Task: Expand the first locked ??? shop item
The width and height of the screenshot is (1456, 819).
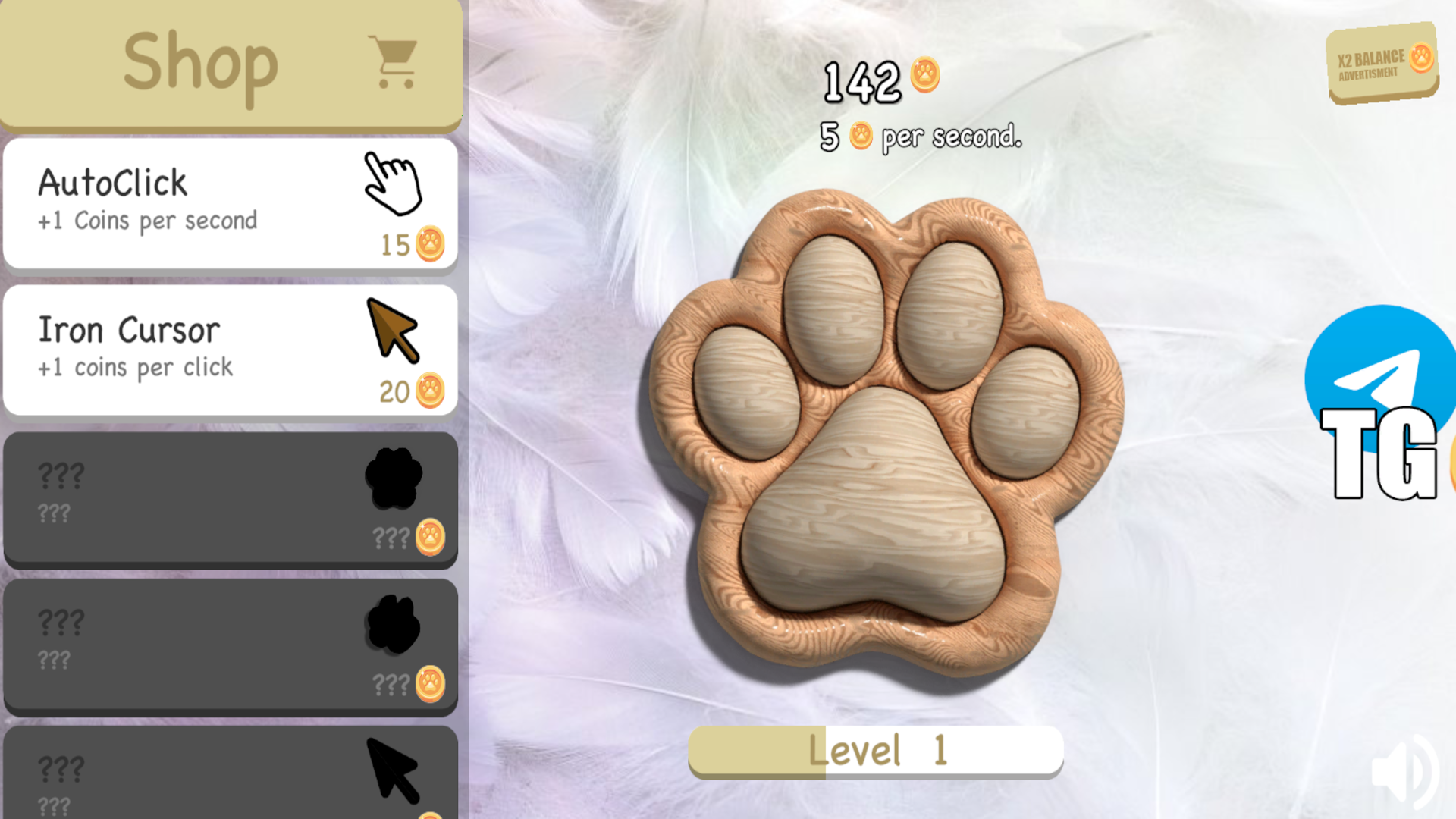Action: pos(227,497)
